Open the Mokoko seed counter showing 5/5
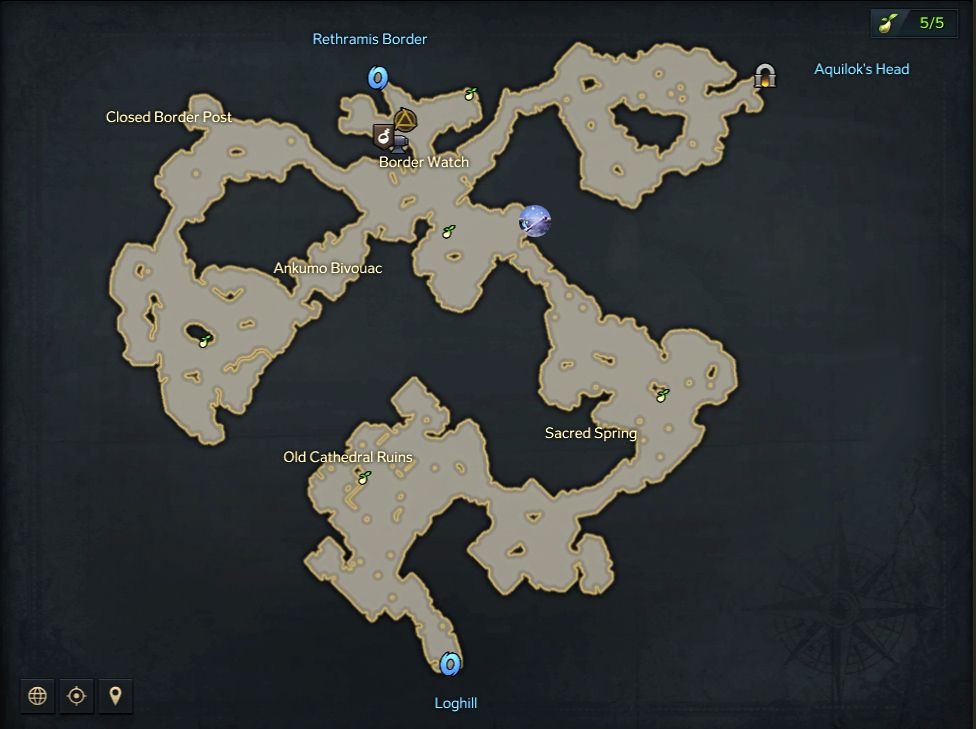 pos(914,23)
